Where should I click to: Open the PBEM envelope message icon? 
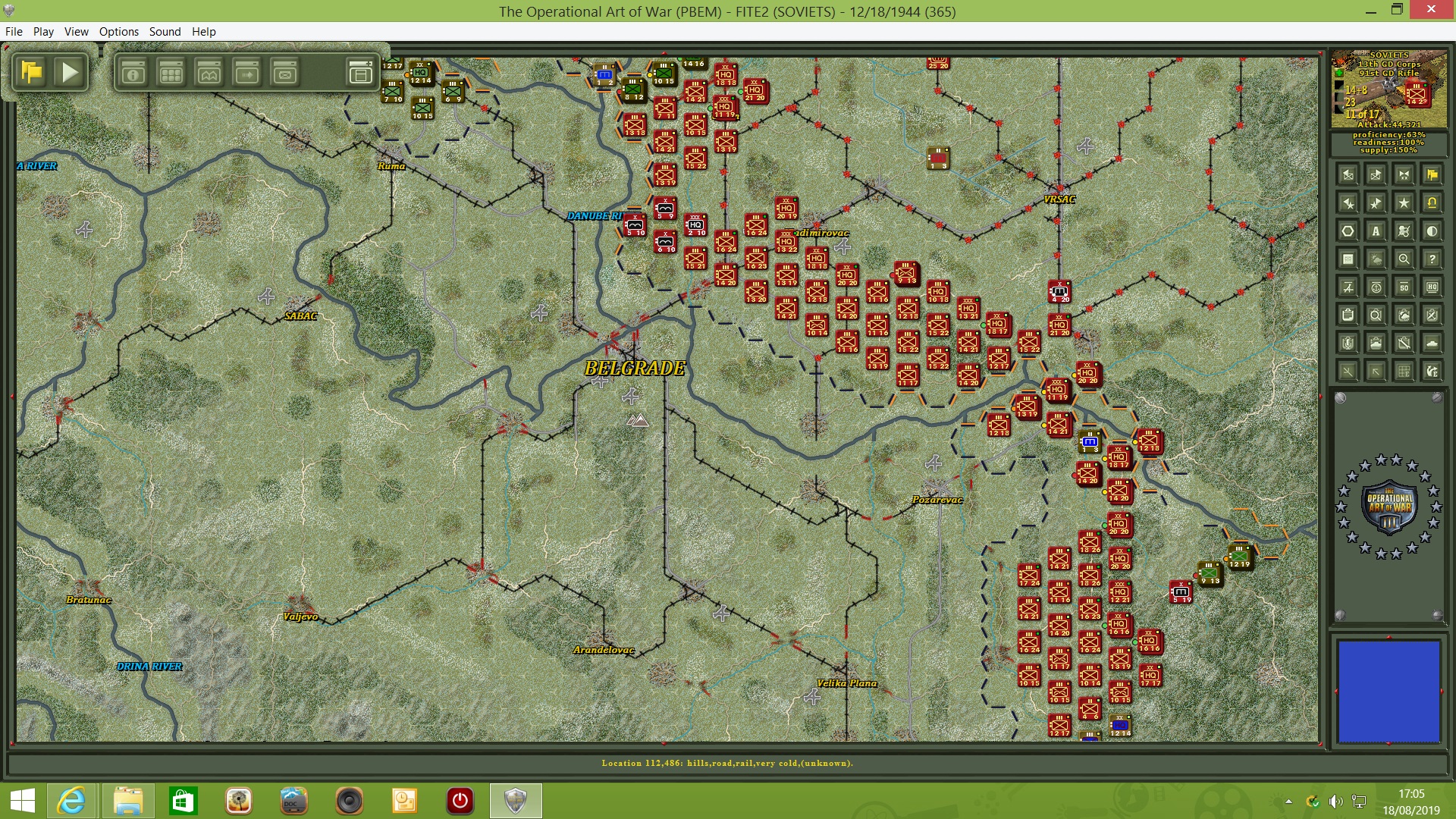[x=284, y=74]
